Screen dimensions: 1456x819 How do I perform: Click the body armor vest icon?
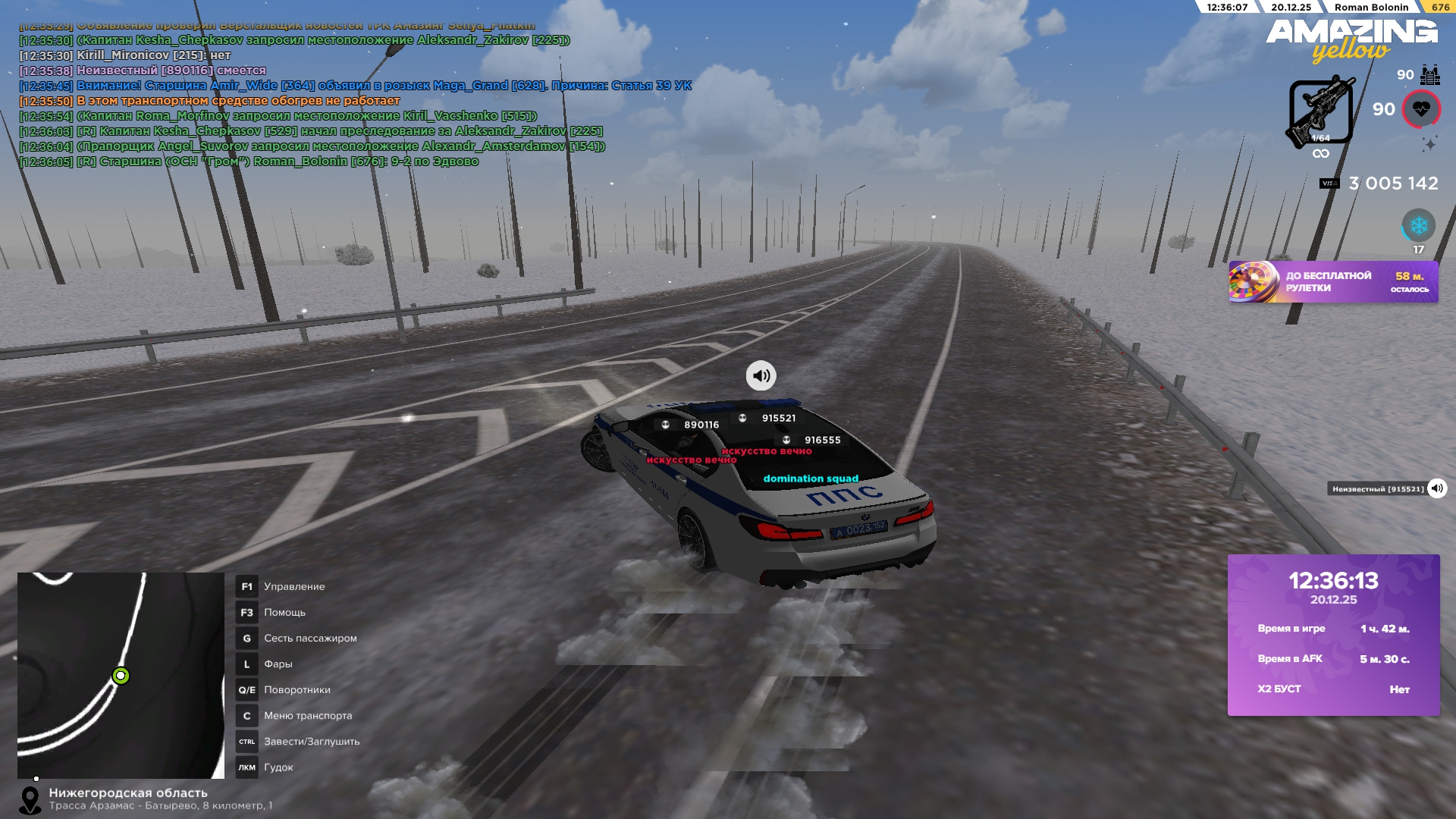coord(1430,75)
